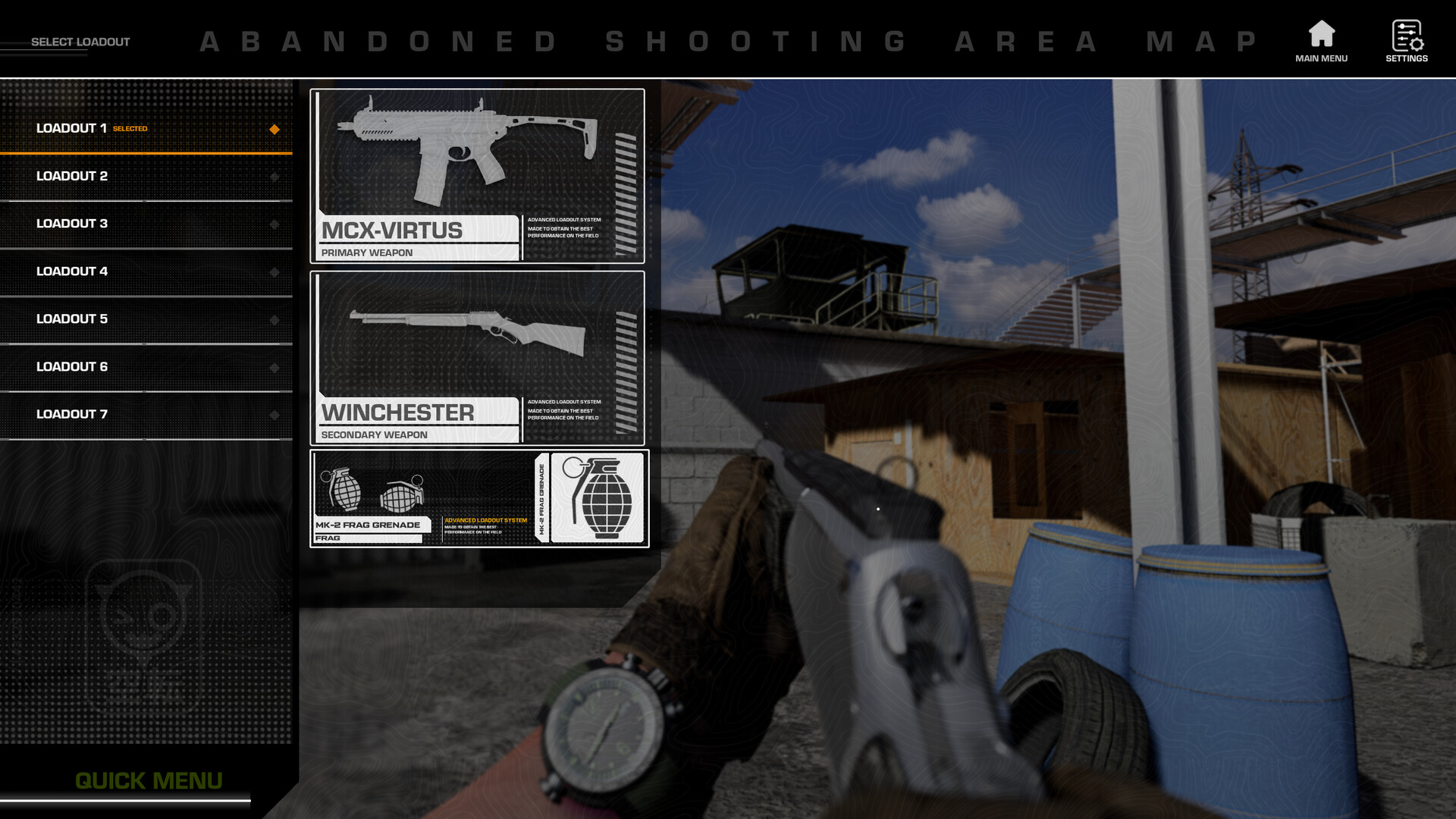Open the Quick Menu
1456x819 pixels.
(148, 780)
